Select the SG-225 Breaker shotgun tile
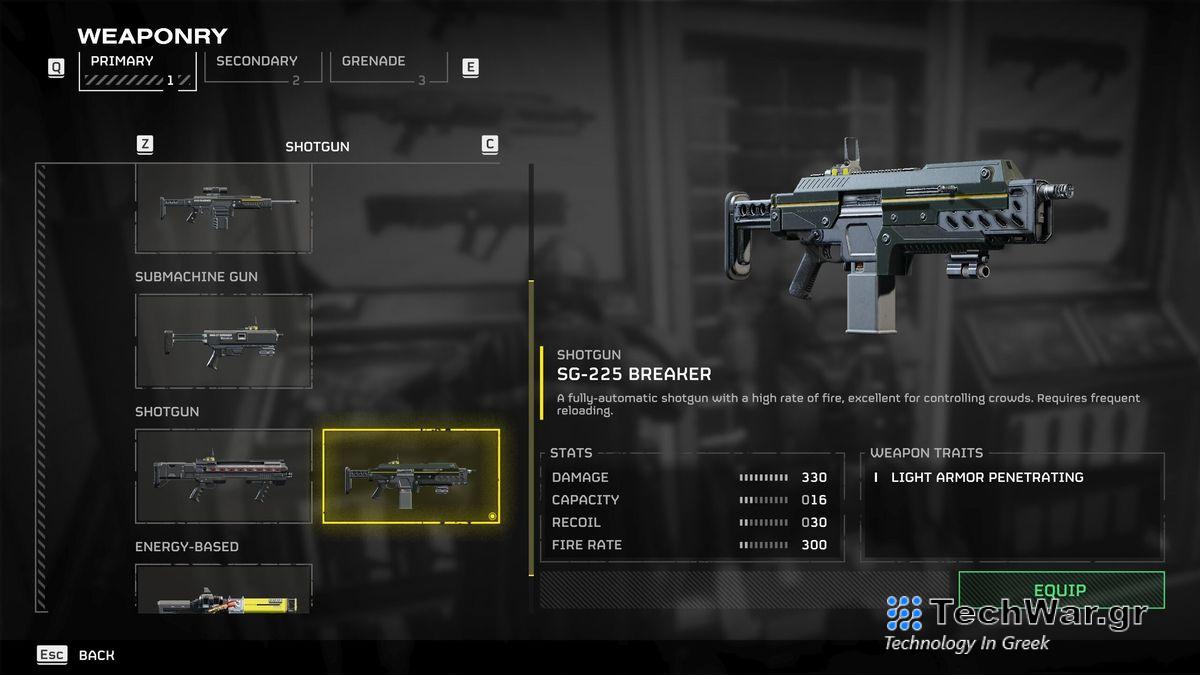The height and width of the screenshot is (675, 1200). pyautogui.click(x=410, y=476)
